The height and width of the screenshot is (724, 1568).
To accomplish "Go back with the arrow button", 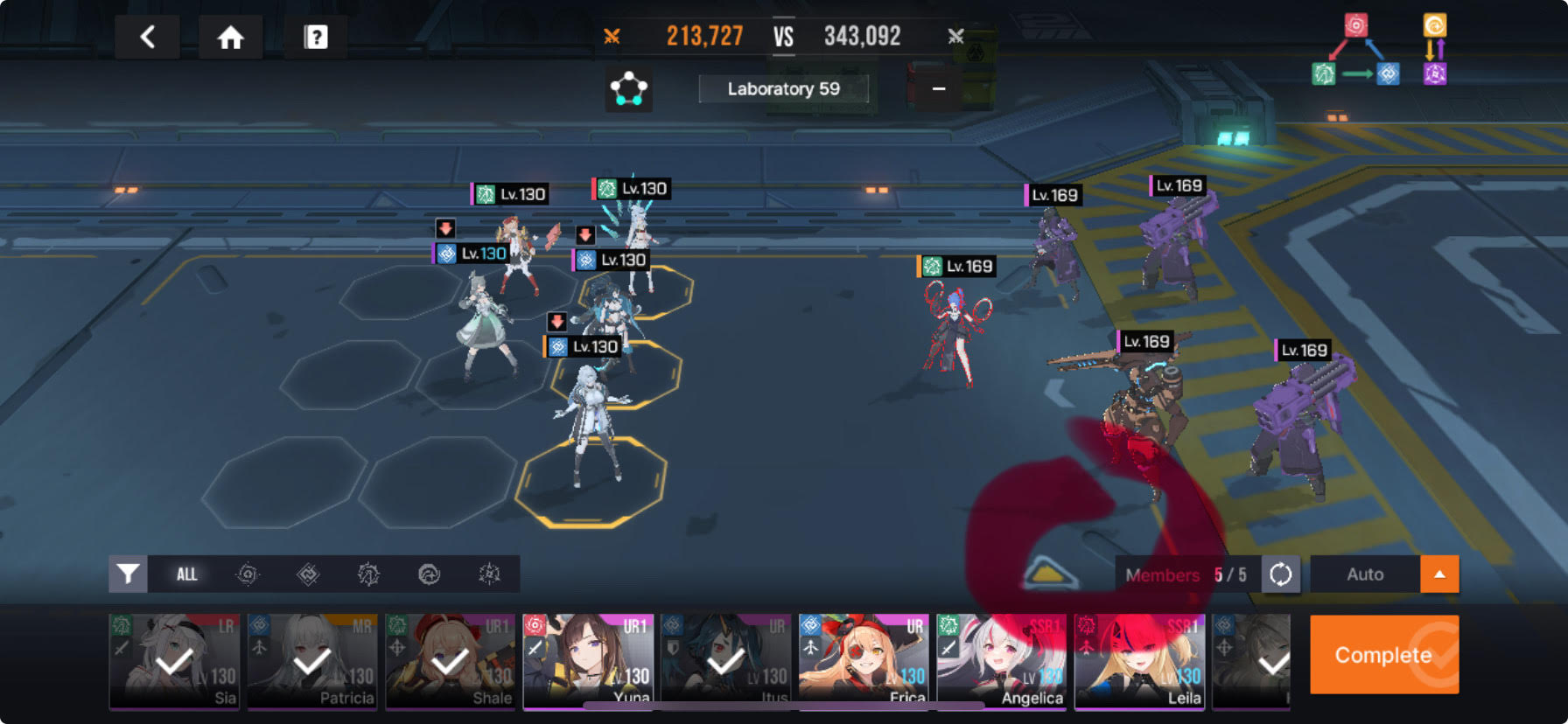I will tap(147, 37).
